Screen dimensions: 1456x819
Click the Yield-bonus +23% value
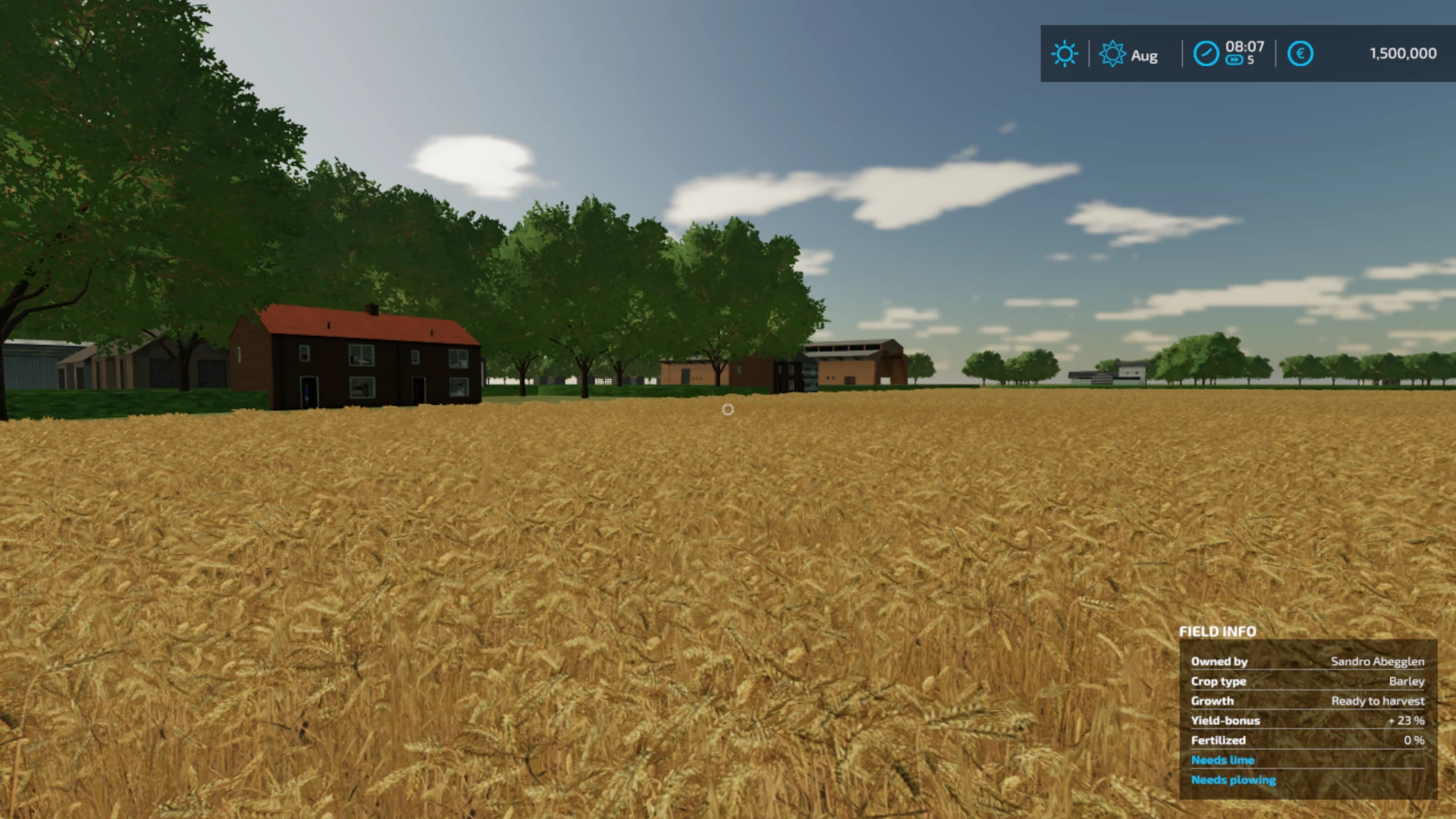1404,720
